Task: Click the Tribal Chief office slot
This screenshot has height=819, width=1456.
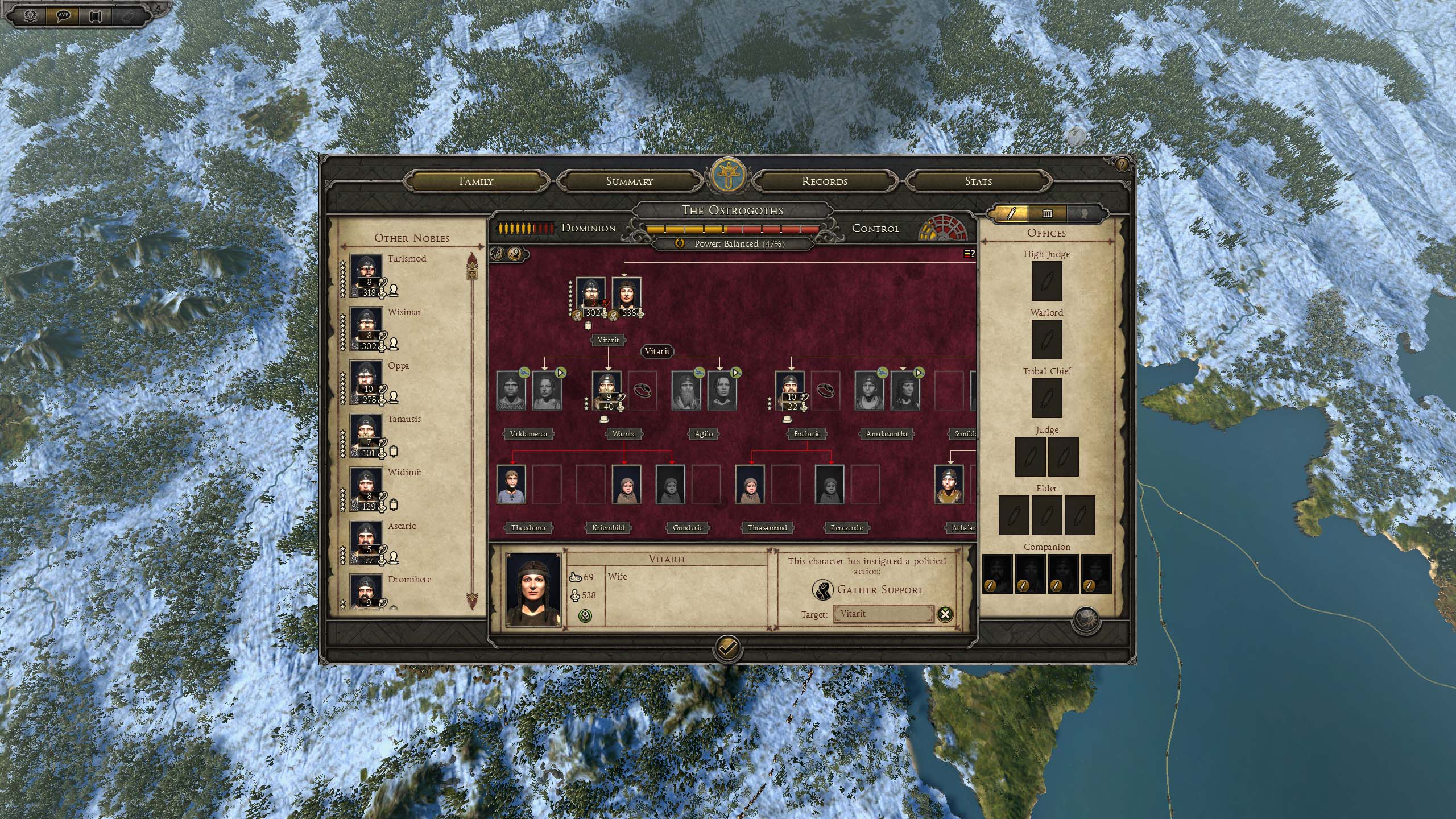Action: pyautogui.click(x=1046, y=398)
